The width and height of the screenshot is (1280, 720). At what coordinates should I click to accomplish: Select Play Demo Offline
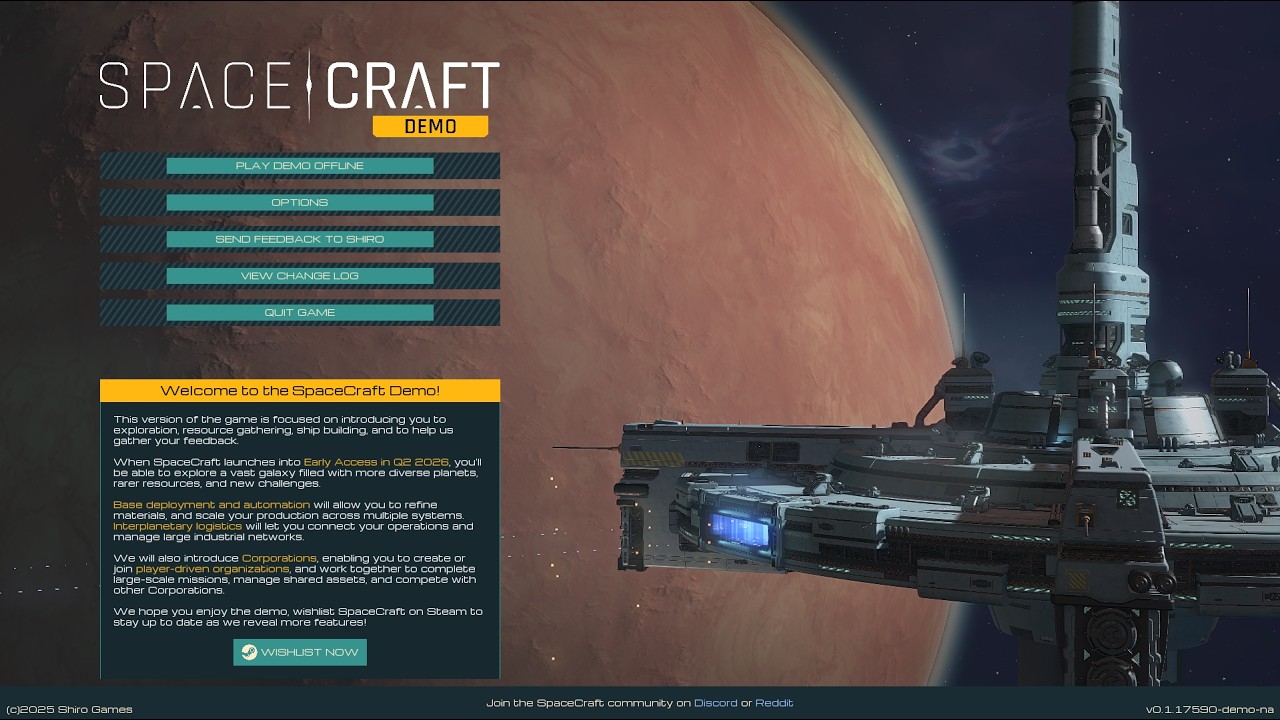[x=299, y=165]
